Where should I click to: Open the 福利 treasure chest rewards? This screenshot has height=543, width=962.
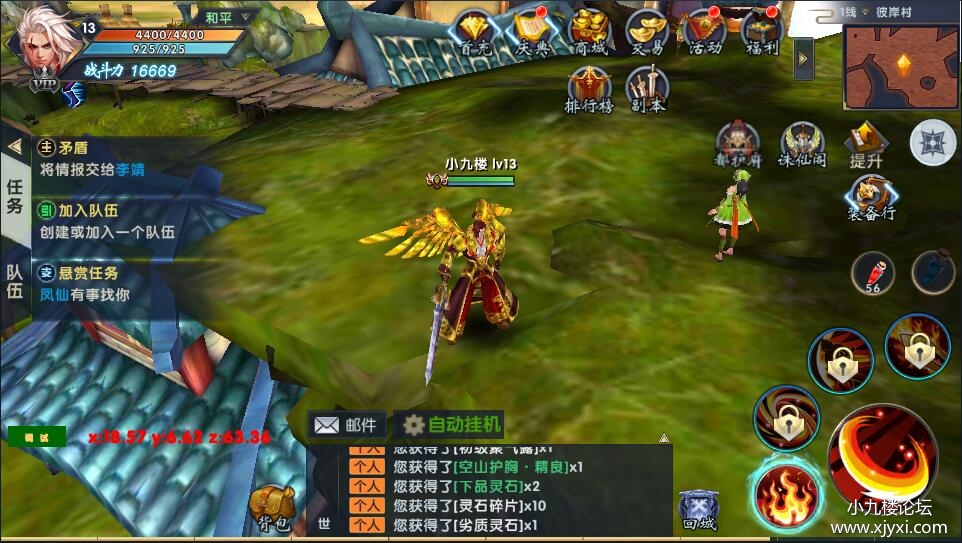point(762,34)
